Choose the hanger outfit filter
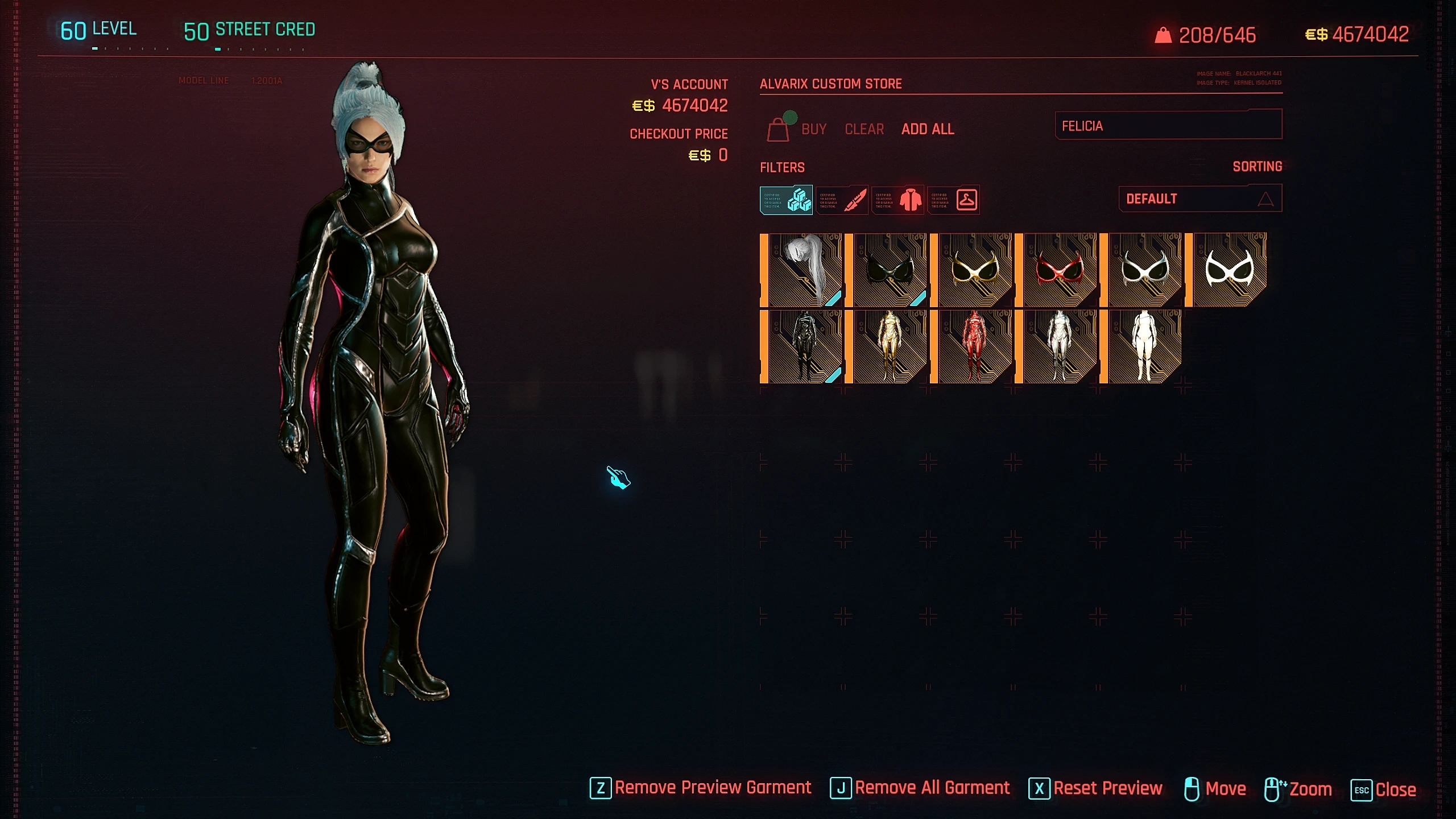Viewport: 1456px width, 819px height. tap(954, 200)
